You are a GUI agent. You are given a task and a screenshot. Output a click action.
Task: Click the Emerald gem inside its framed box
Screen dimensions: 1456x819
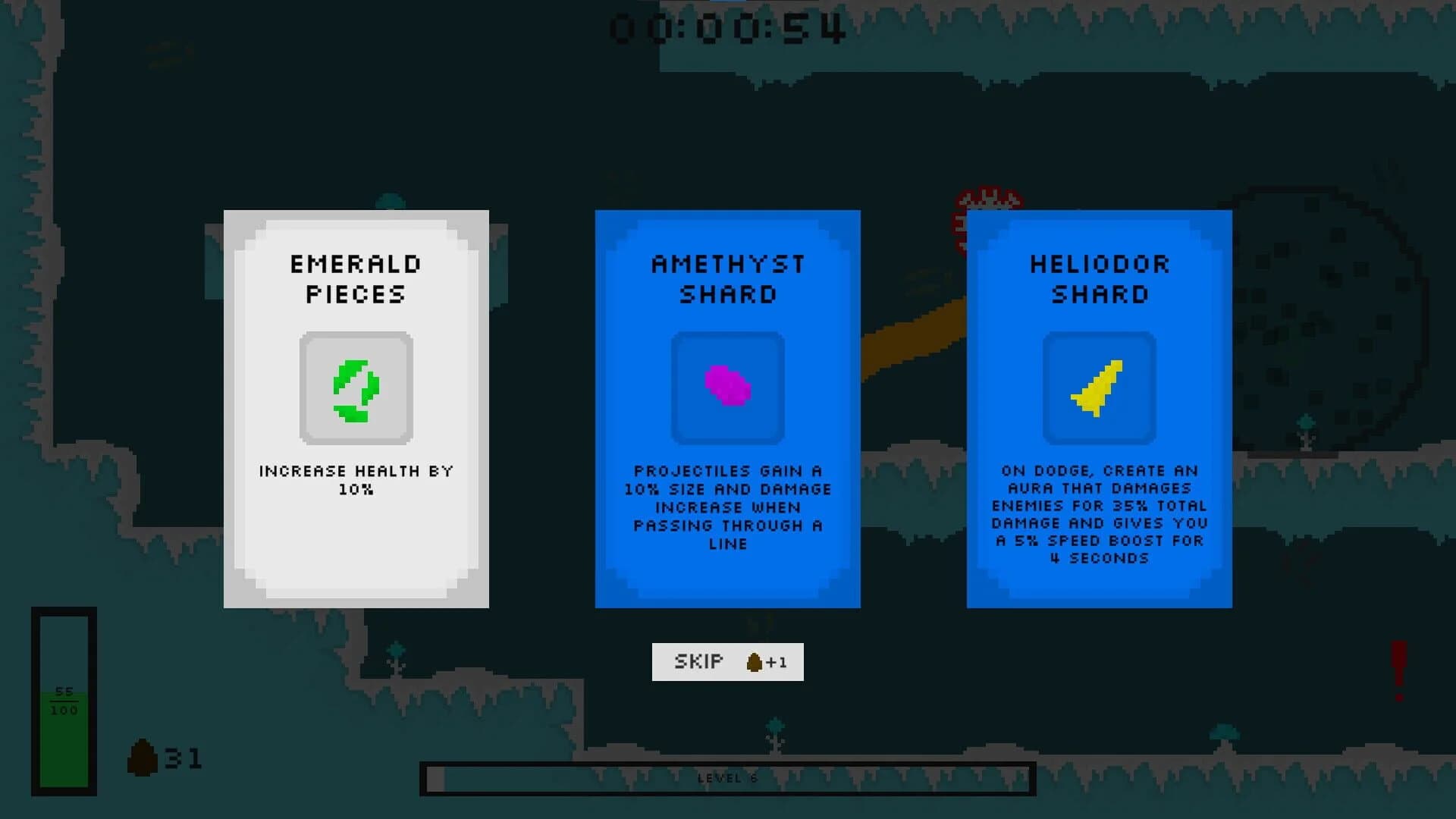pos(355,391)
